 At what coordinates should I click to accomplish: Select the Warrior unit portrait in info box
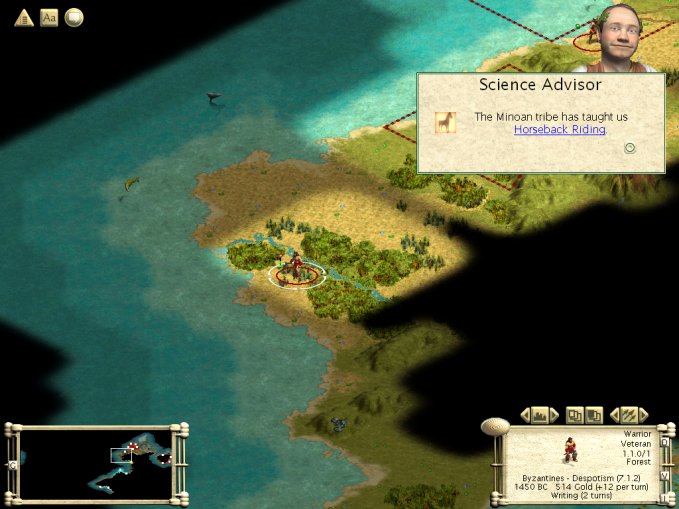coord(569,450)
